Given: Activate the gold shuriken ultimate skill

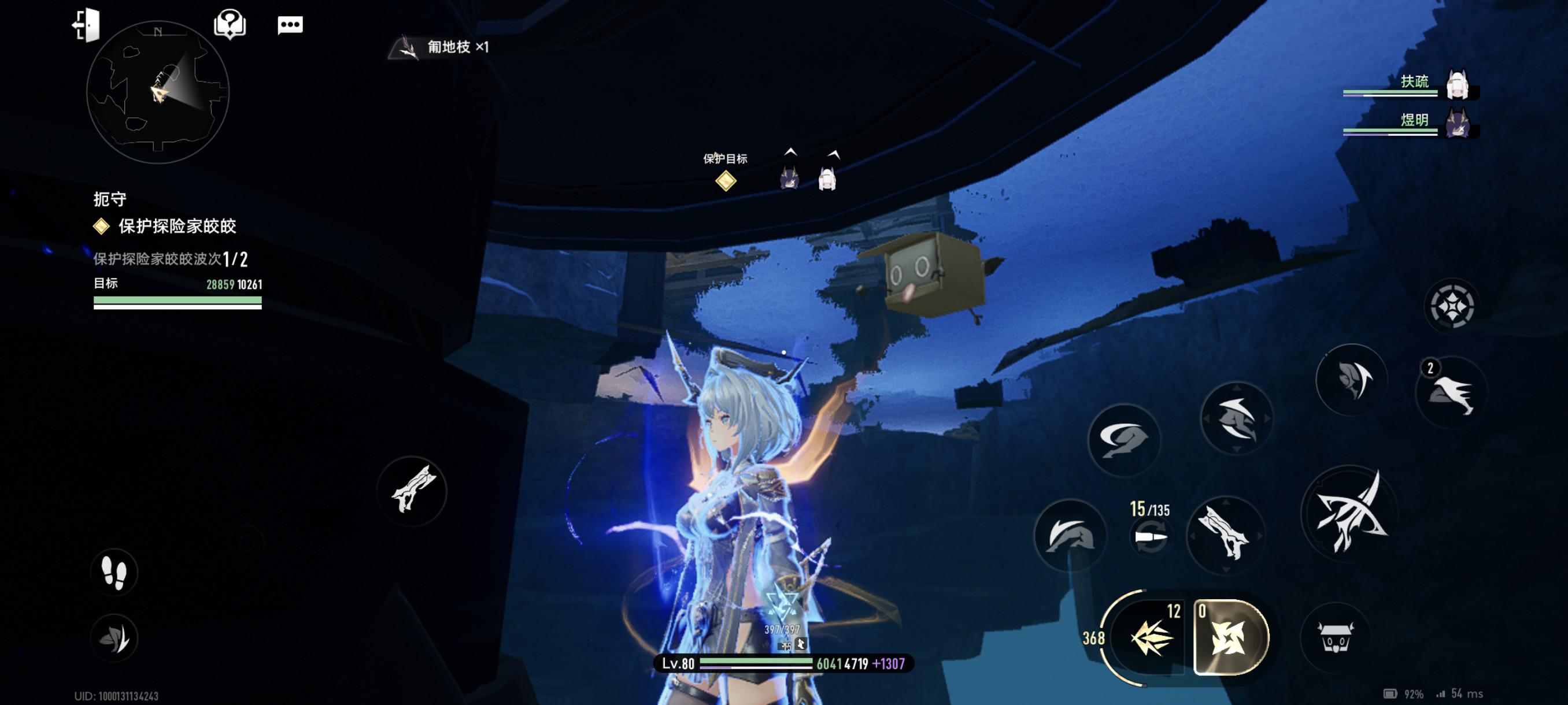Looking at the screenshot, I should click(1230, 637).
